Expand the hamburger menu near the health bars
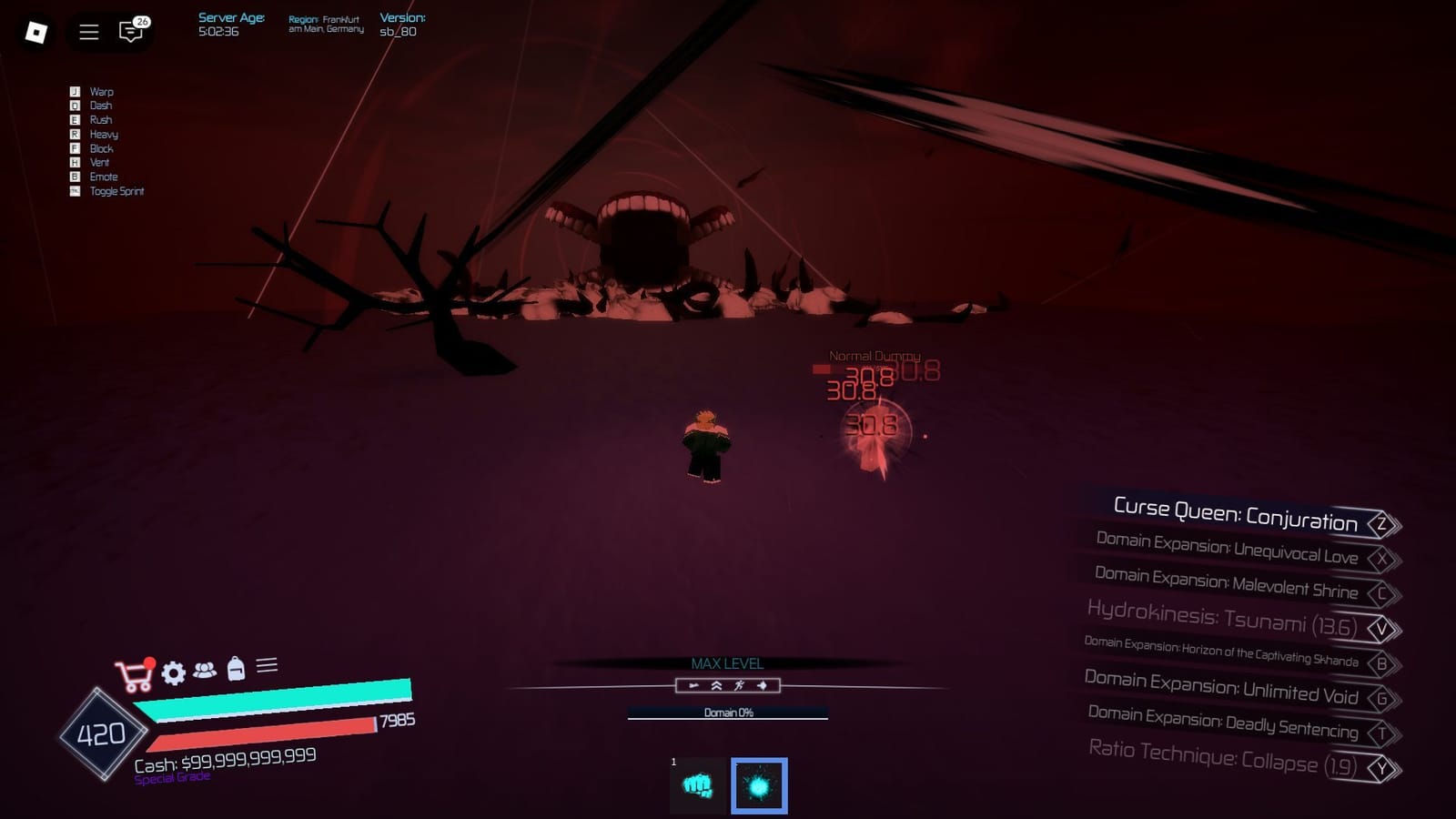The width and height of the screenshot is (1456, 819). (x=267, y=667)
